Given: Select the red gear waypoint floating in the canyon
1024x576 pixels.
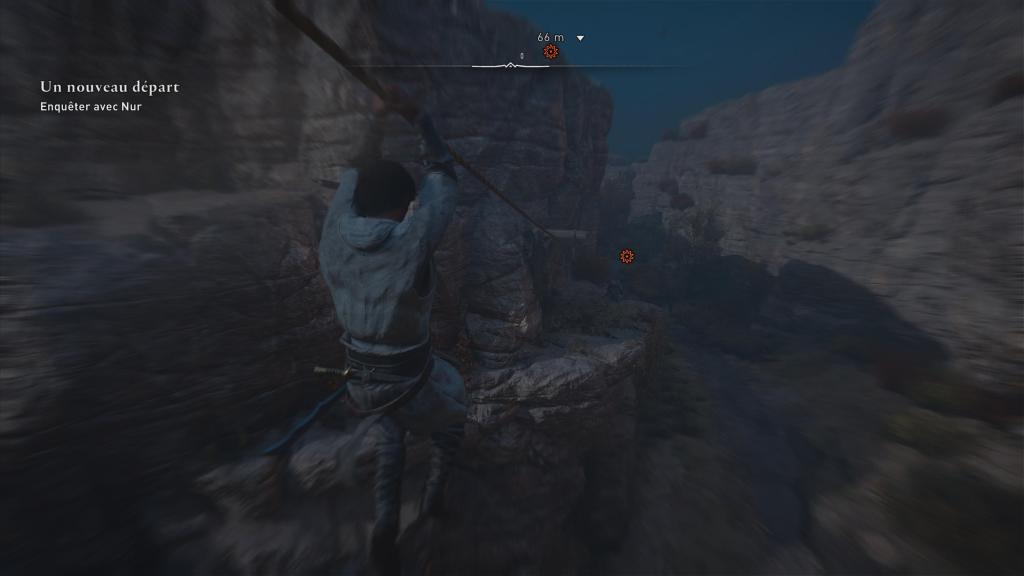Looking at the screenshot, I should click(x=627, y=257).
